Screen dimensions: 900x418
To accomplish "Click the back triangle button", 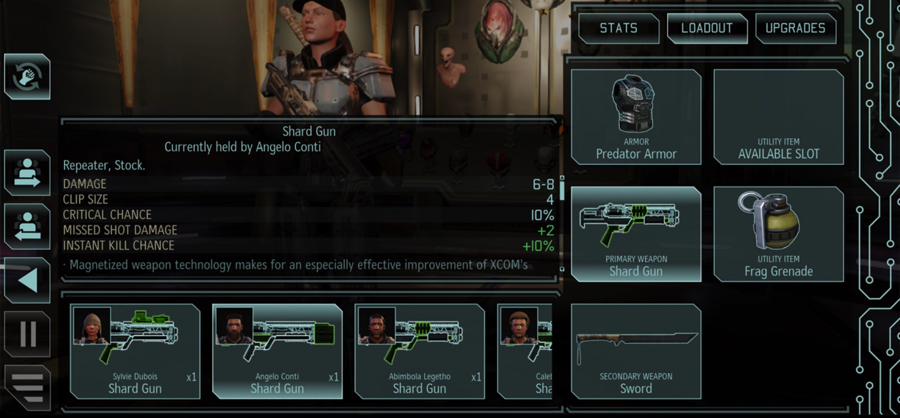I will click(27, 281).
